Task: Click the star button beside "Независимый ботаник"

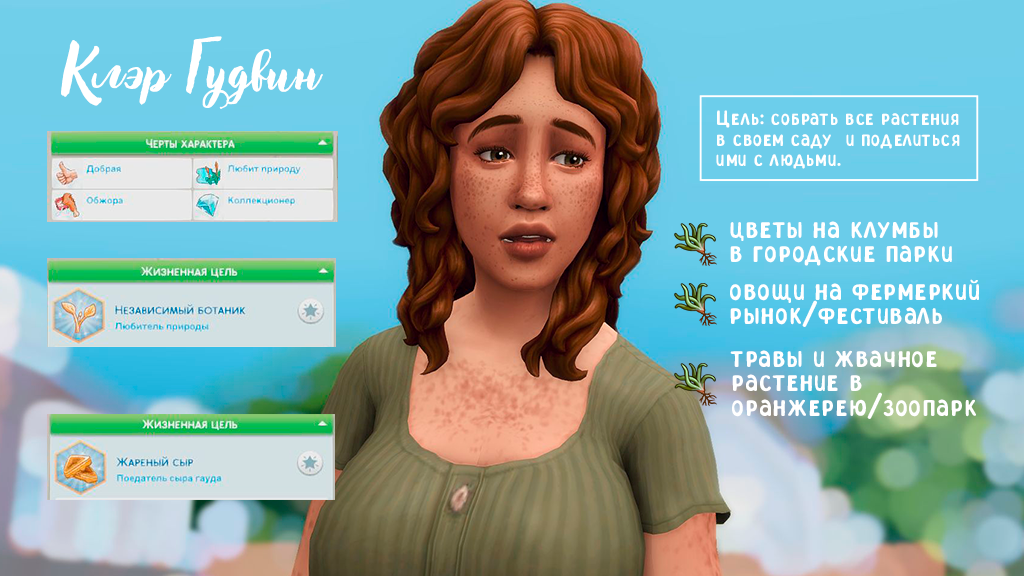Action: pos(311,311)
